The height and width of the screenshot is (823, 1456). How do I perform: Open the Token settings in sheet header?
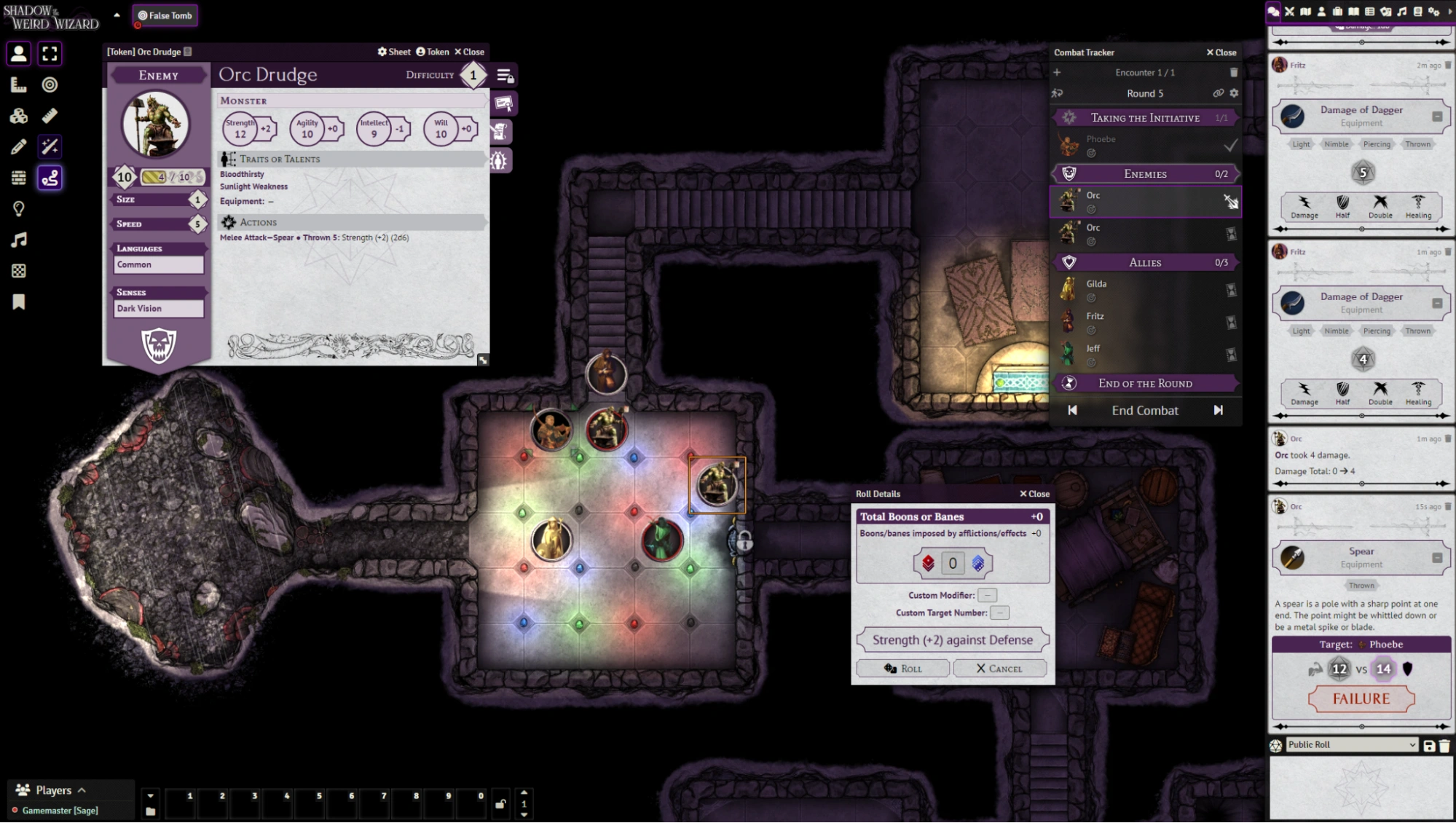click(x=433, y=52)
